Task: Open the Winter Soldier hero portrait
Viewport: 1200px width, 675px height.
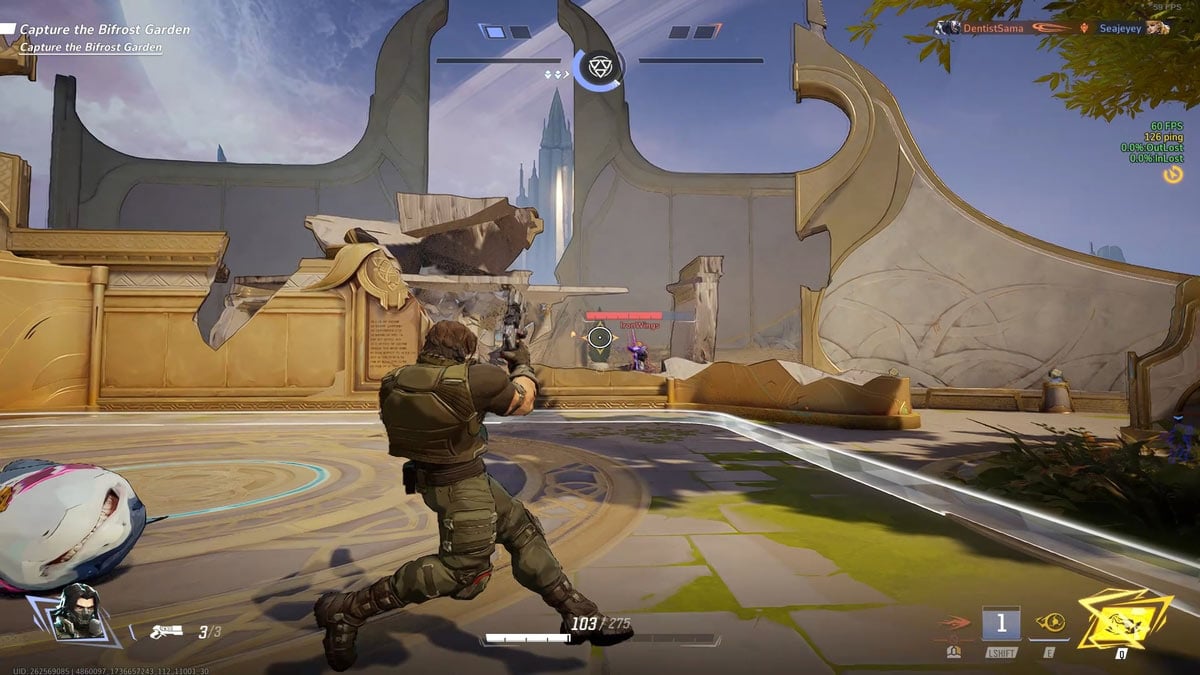Action: (76, 612)
